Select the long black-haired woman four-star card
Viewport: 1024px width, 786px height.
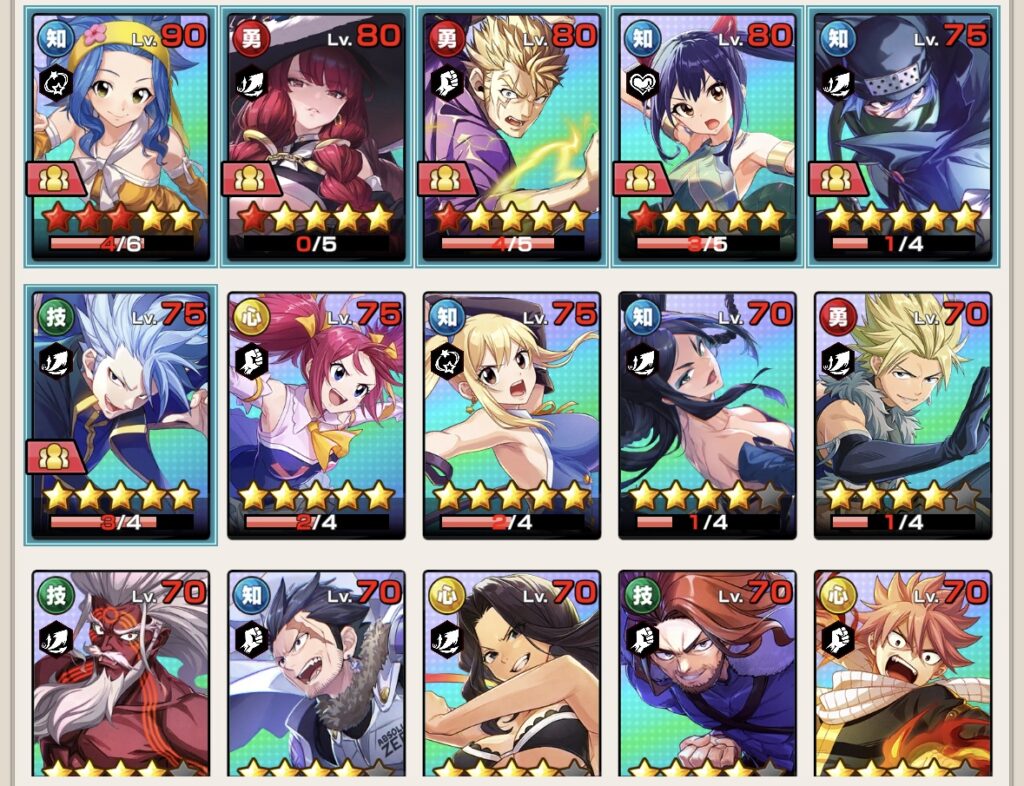click(708, 415)
